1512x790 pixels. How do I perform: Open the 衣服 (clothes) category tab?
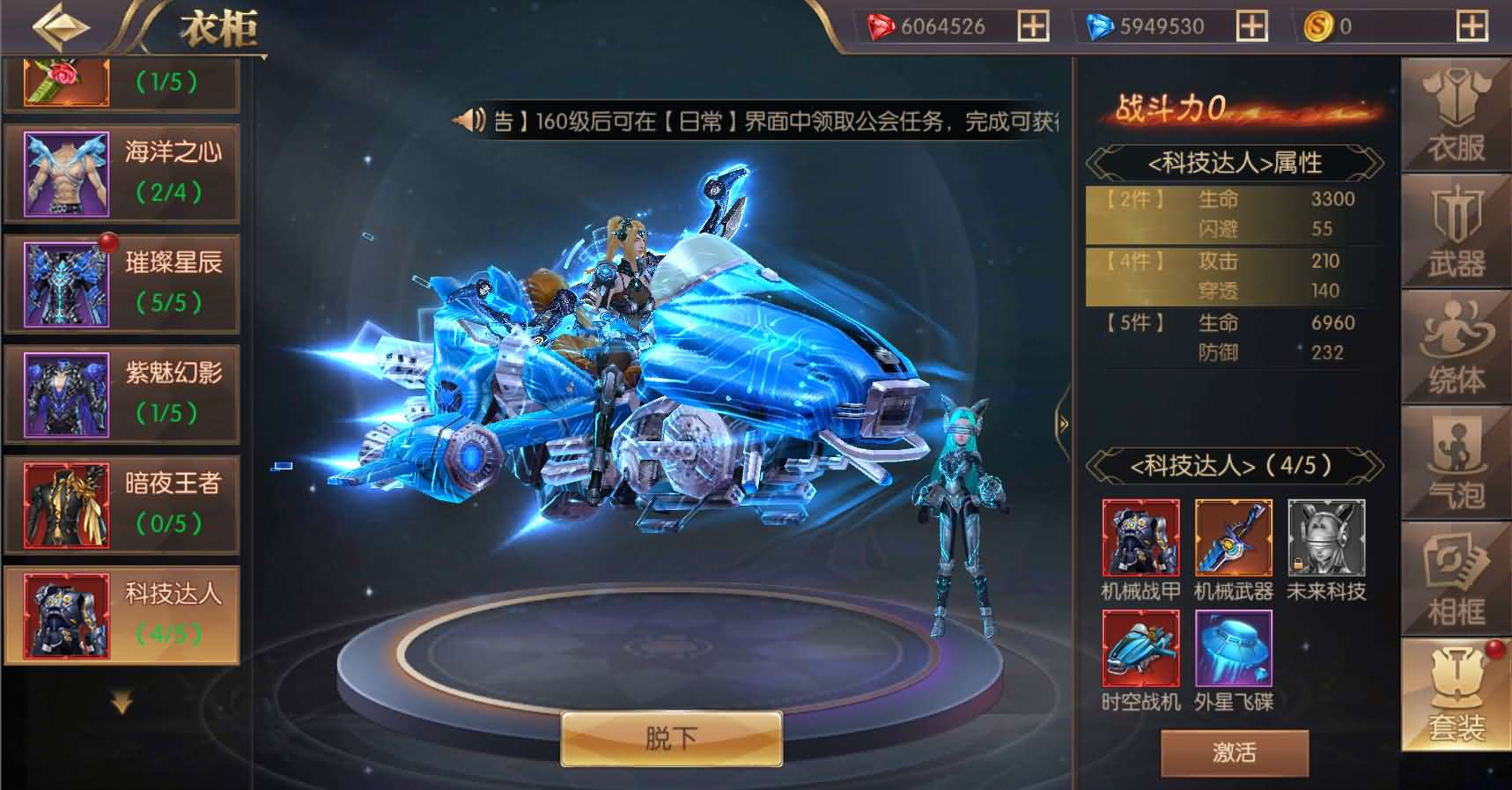coord(1455,114)
